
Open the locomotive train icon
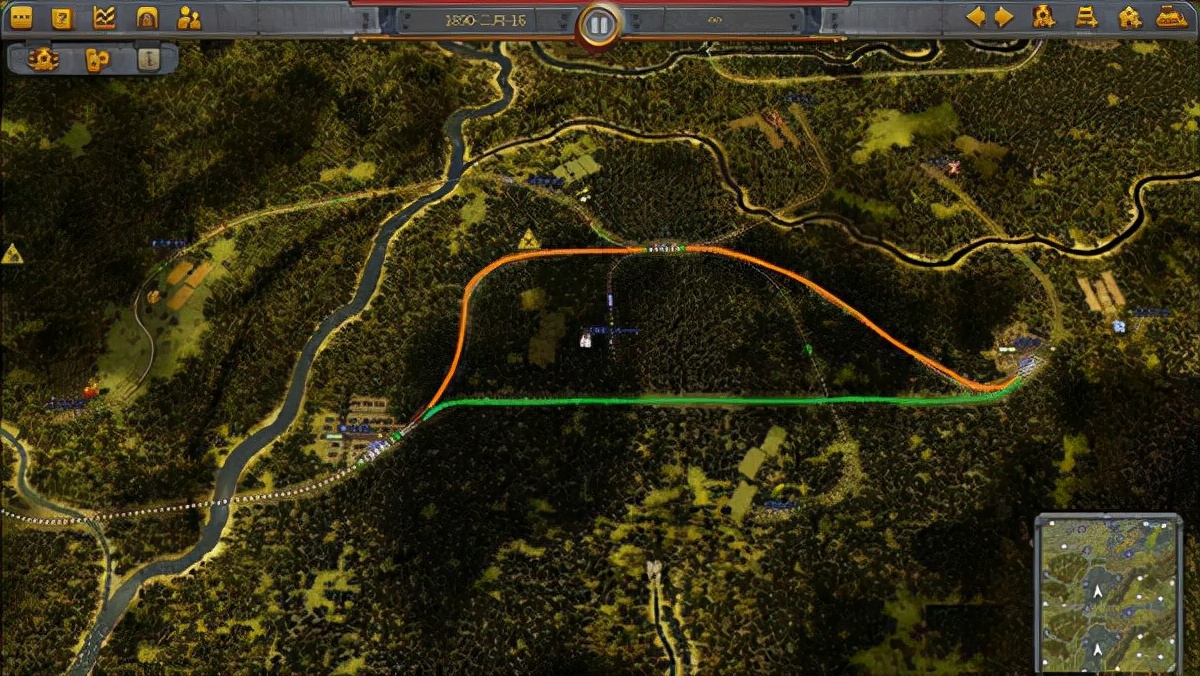1171,17
